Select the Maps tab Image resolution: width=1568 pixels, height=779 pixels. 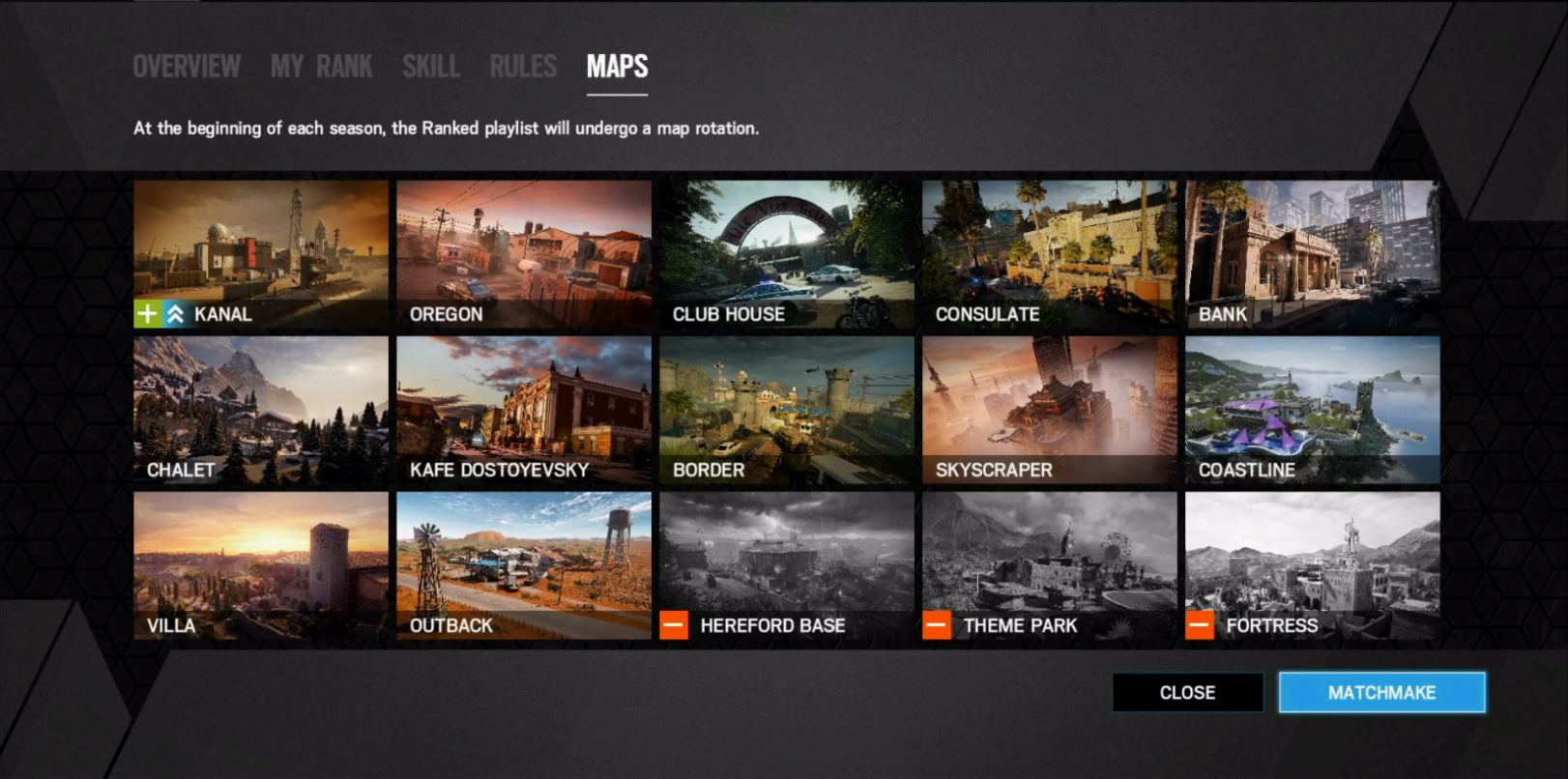coord(617,67)
